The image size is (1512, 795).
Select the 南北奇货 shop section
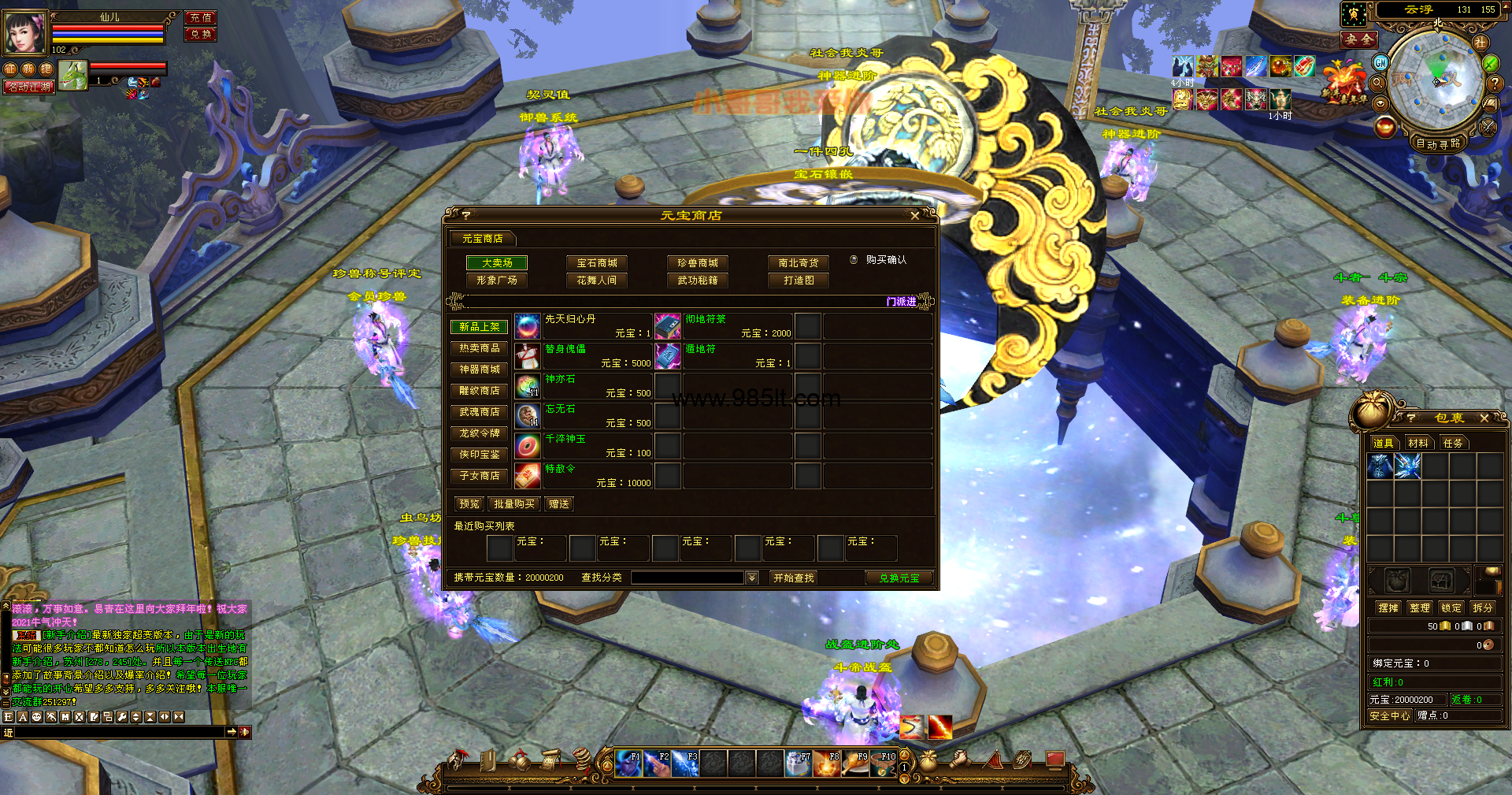pyautogui.click(x=799, y=263)
